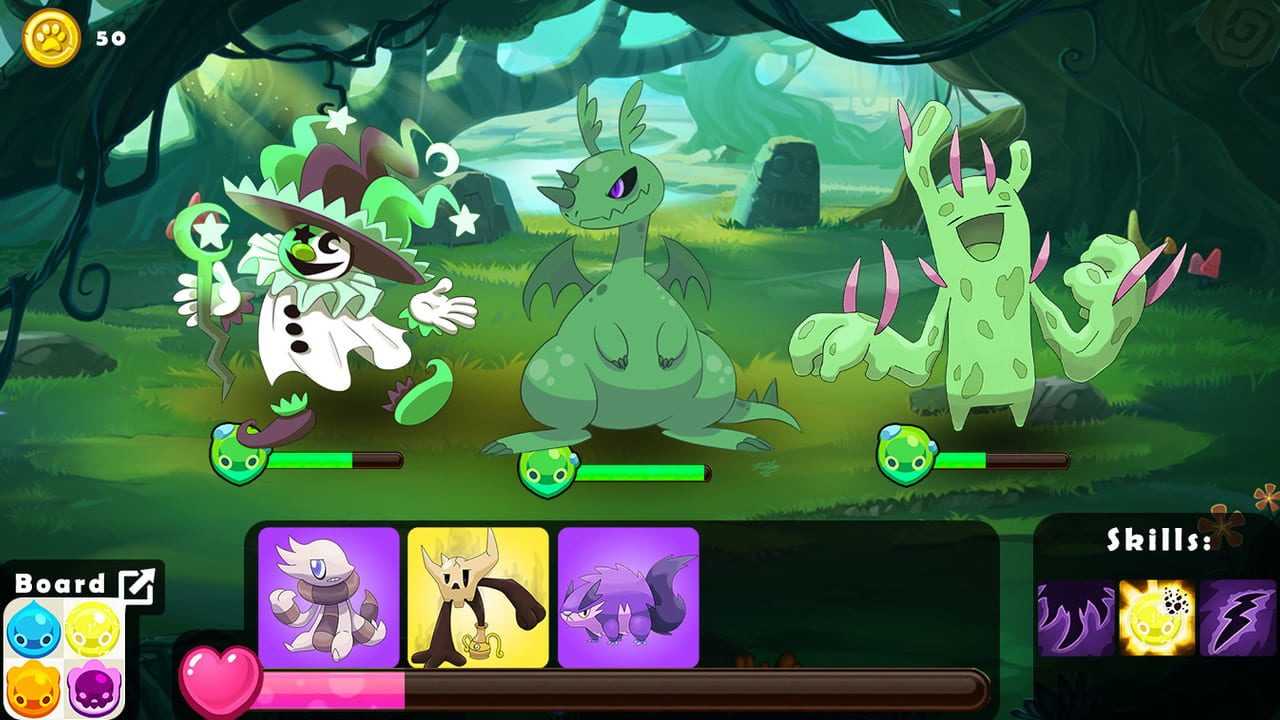Choose the skull-faced yellow creature card
This screenshot has height=720, width=1280.
coord(478,597)
